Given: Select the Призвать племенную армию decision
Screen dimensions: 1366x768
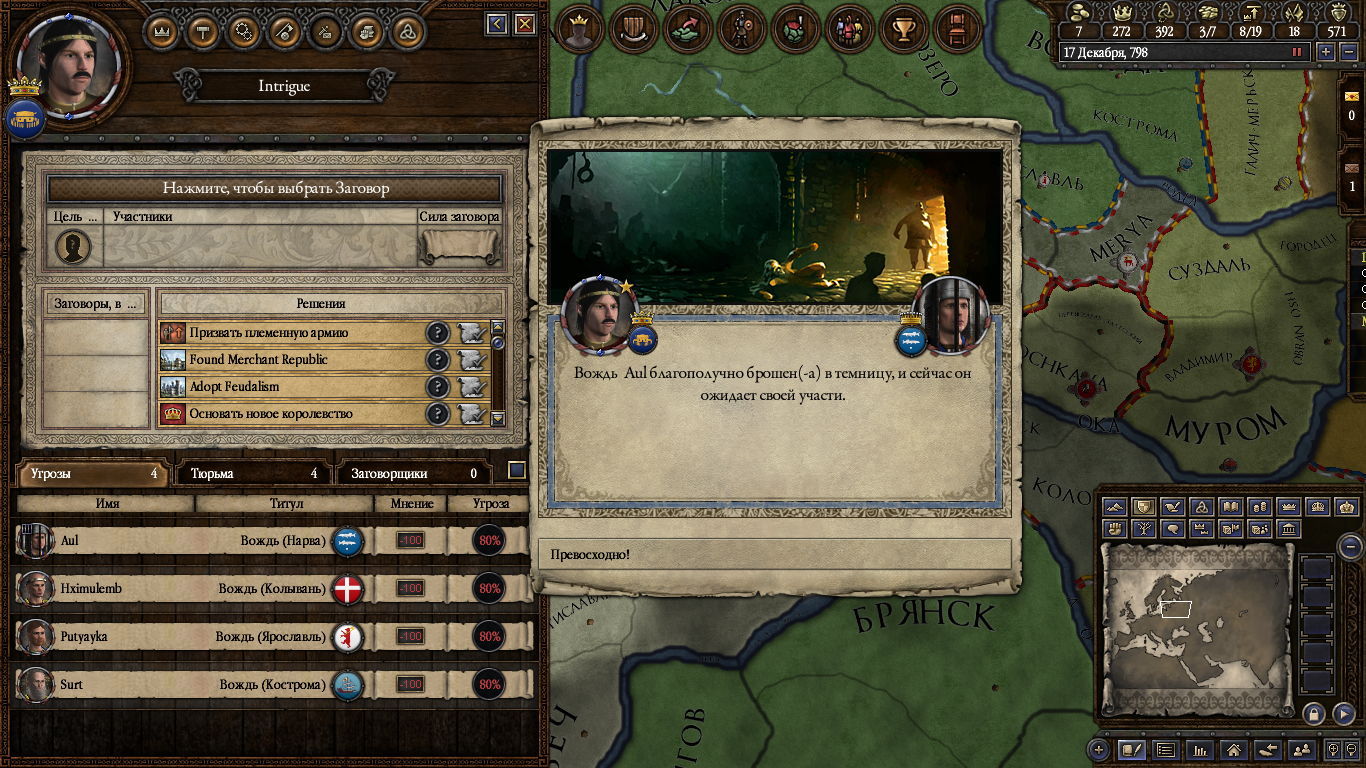Looking at the screenshot, I should pos(290,333).
